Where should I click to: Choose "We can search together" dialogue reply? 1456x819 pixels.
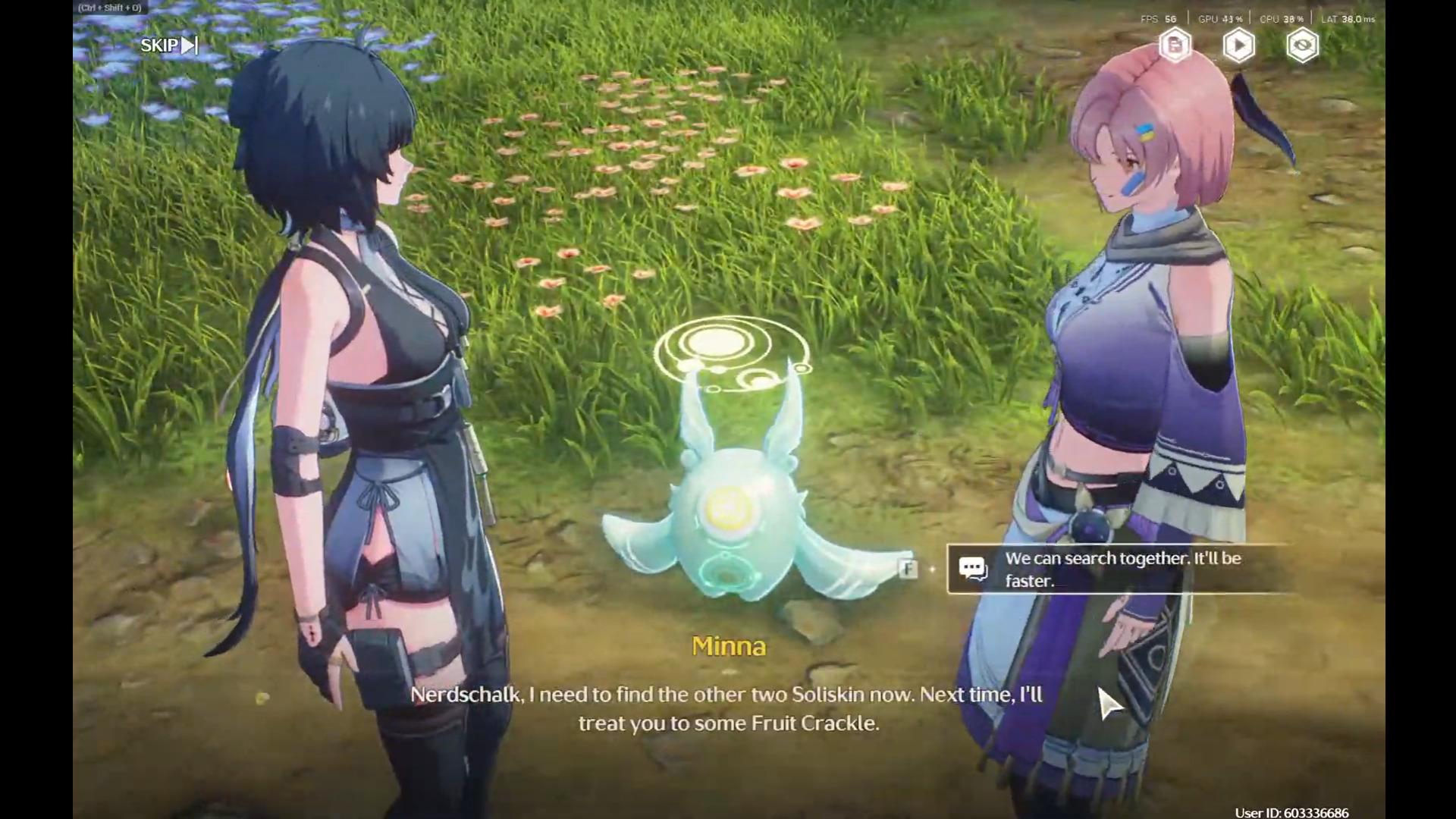pyautogui.click(x=1121, y=569)
